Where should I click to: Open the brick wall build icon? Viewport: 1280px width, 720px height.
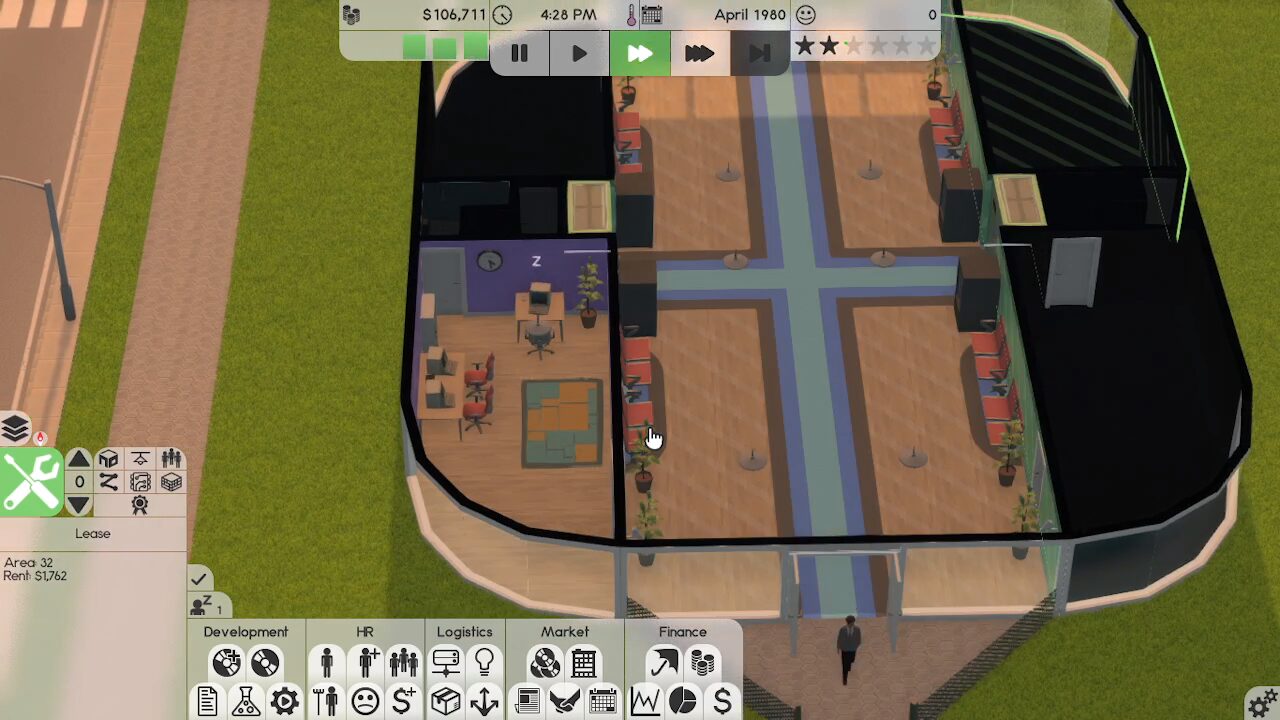pyautogui.click(x=171, y=482)
